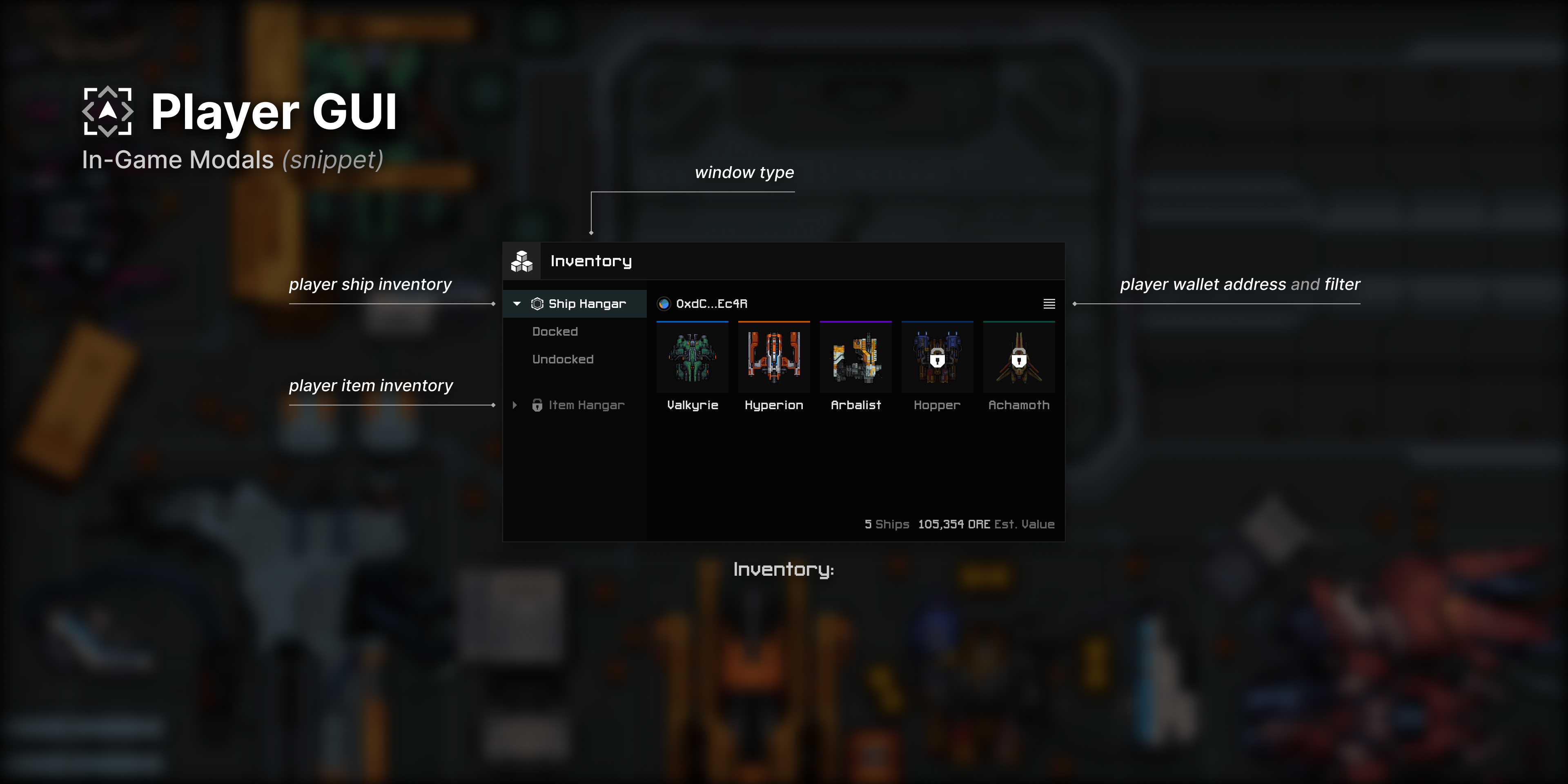Select the Valkyrie ship thumbnail
The height and width of the screenshot is (784, 1568).
[692, 358]
